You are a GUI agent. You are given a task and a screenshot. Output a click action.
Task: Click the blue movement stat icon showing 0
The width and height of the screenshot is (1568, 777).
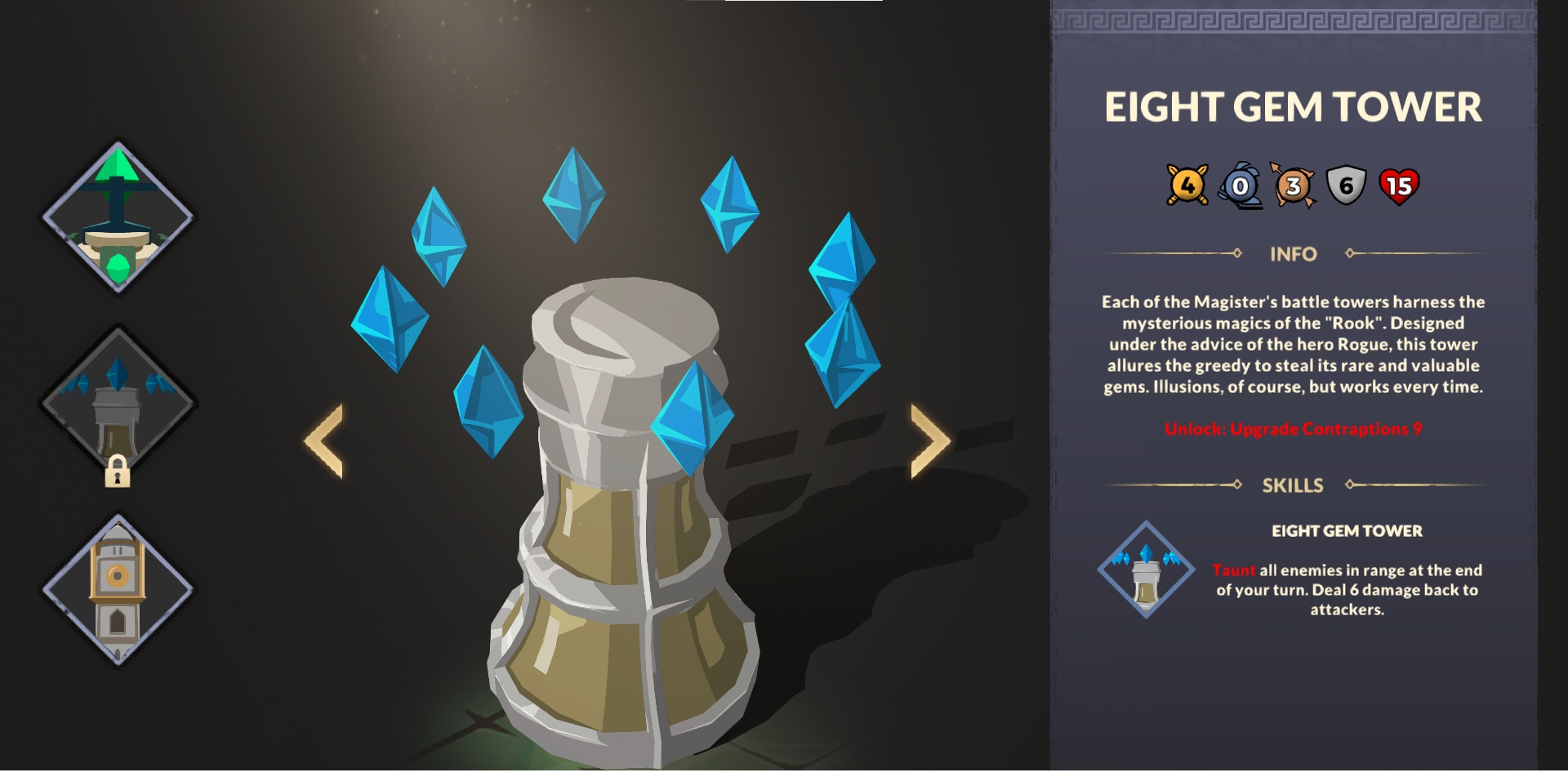pyautogui.click(x=1241, y=185)
